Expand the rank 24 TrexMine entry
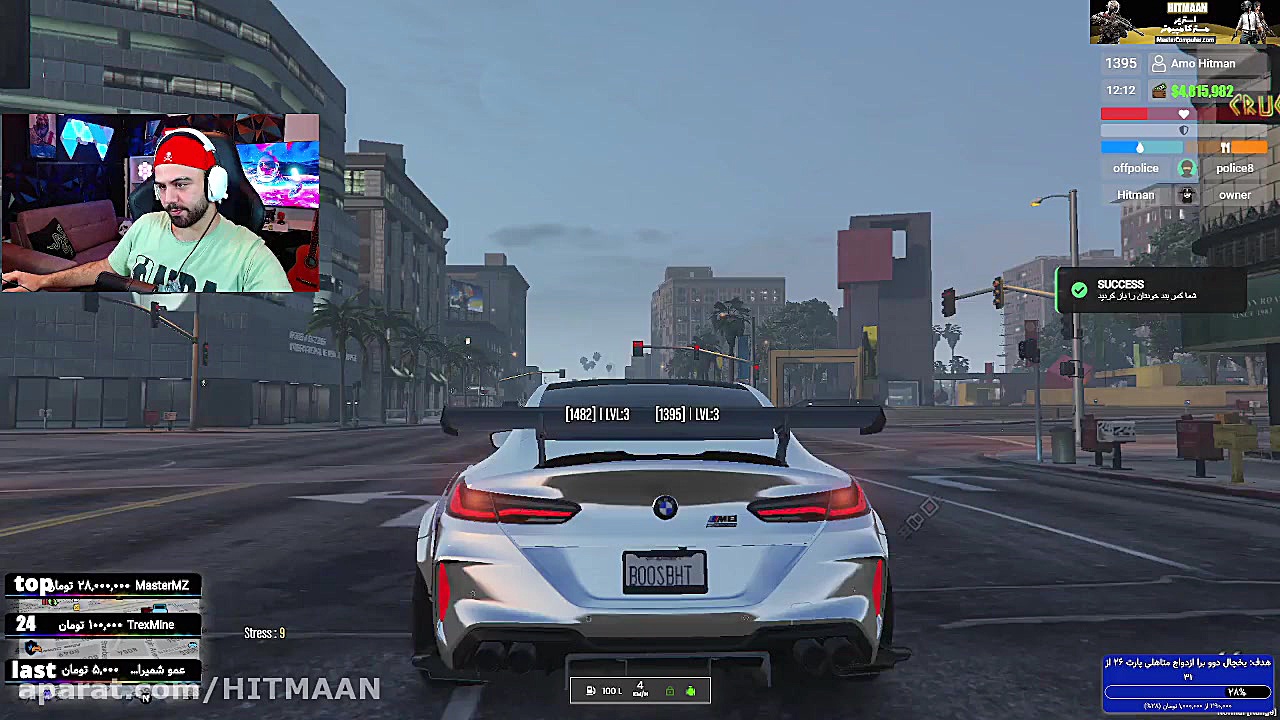 click(x=100, y=624)
